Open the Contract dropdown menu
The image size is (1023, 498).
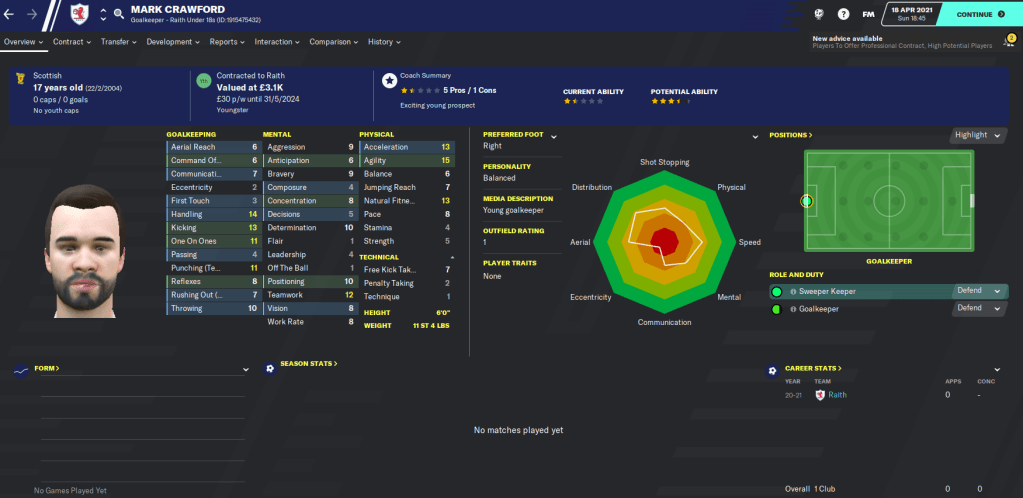point(72,42)
